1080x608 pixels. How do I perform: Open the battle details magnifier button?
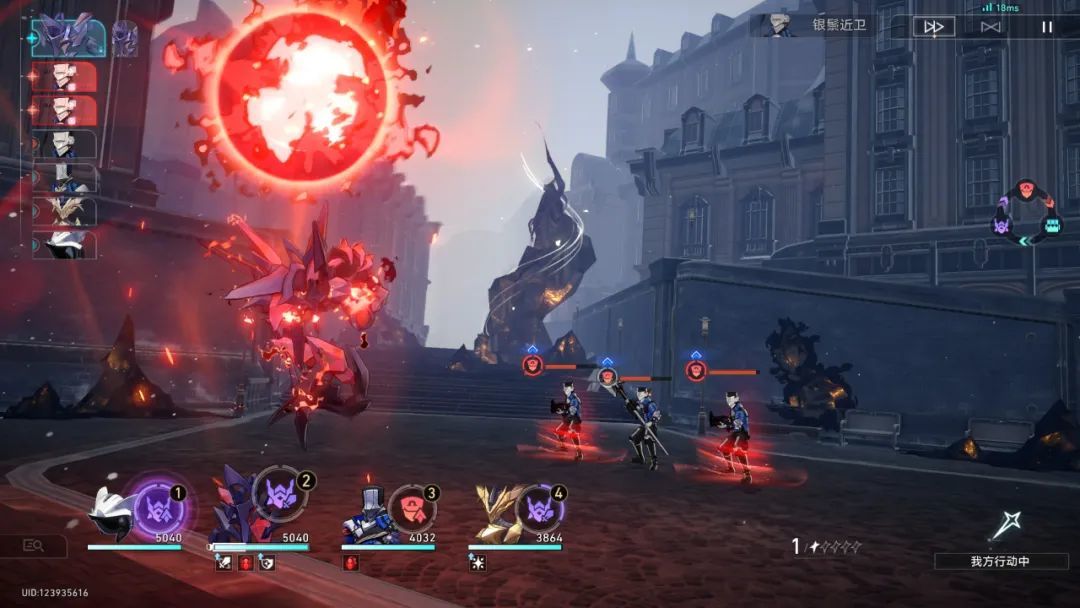click(34, 545)
